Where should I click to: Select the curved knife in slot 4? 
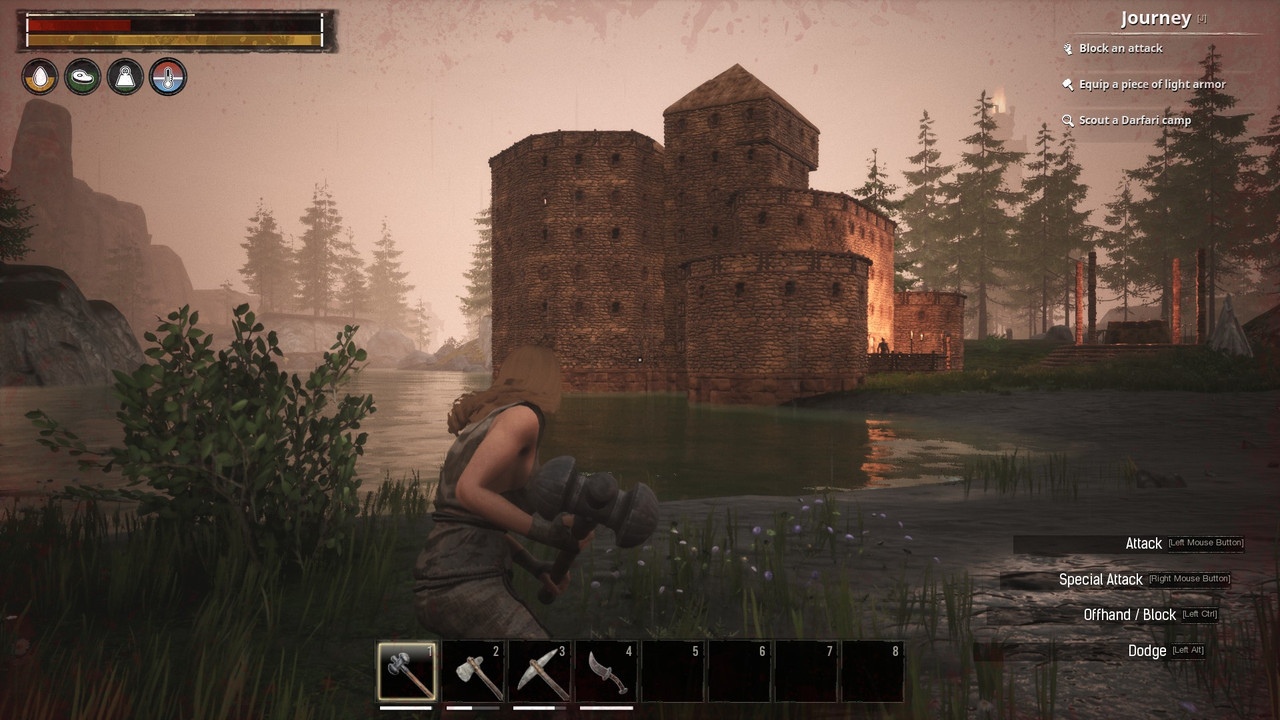[x=606, y=671]
